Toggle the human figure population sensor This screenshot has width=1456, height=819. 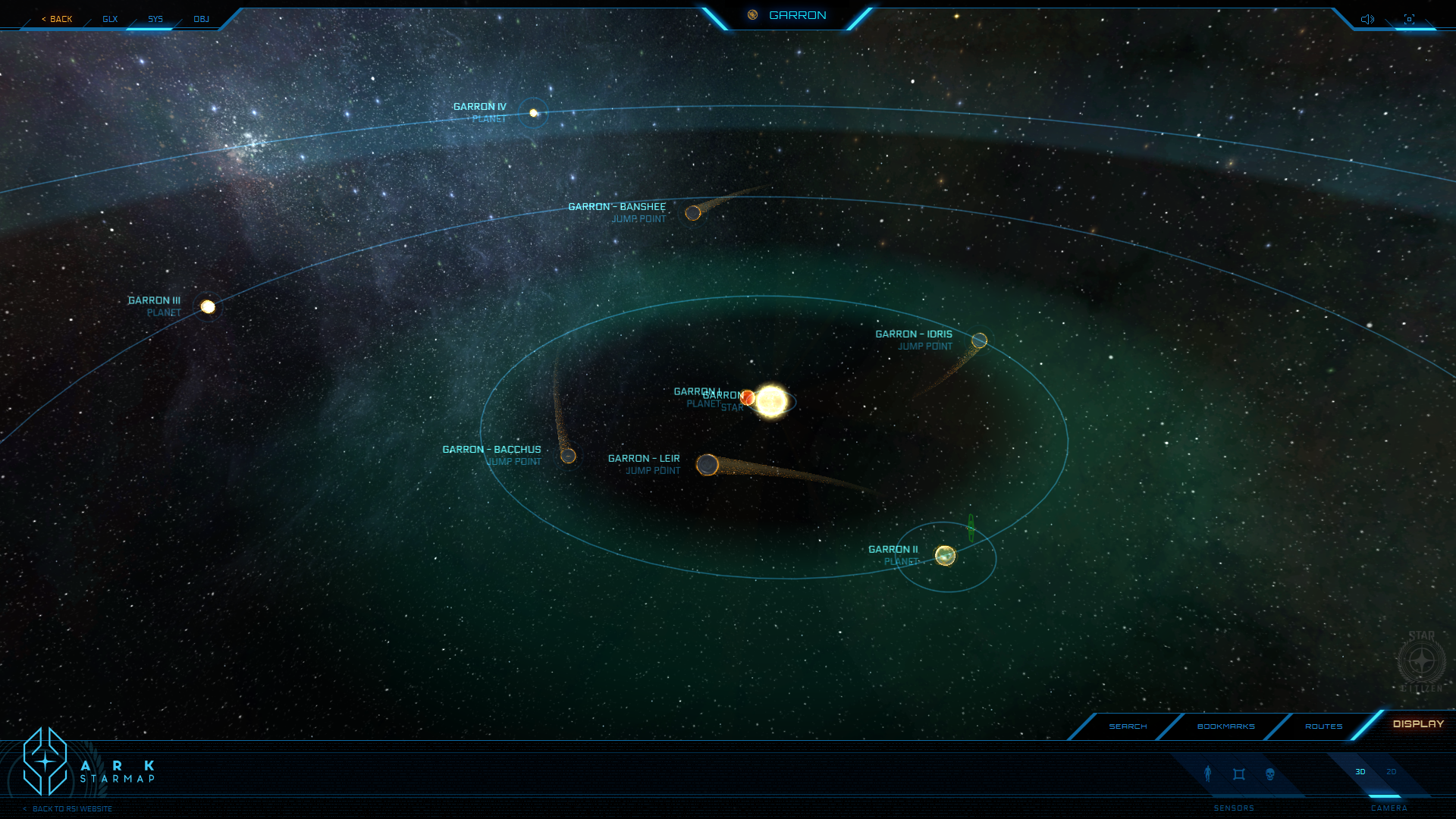click(x=1208, y=773)
